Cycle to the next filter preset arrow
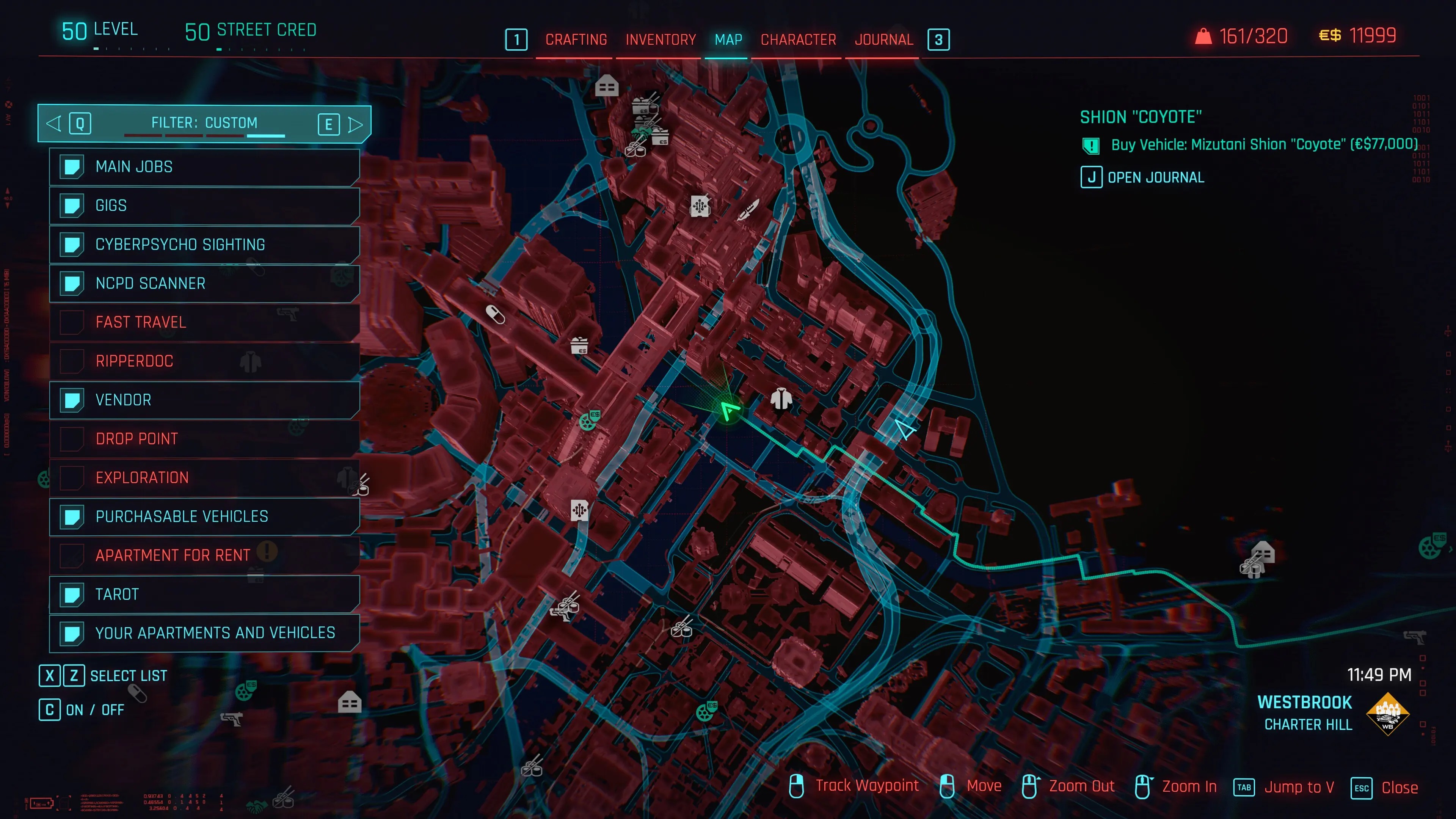The height and width of the screenshot is (819, 1456). click(356, 124)
